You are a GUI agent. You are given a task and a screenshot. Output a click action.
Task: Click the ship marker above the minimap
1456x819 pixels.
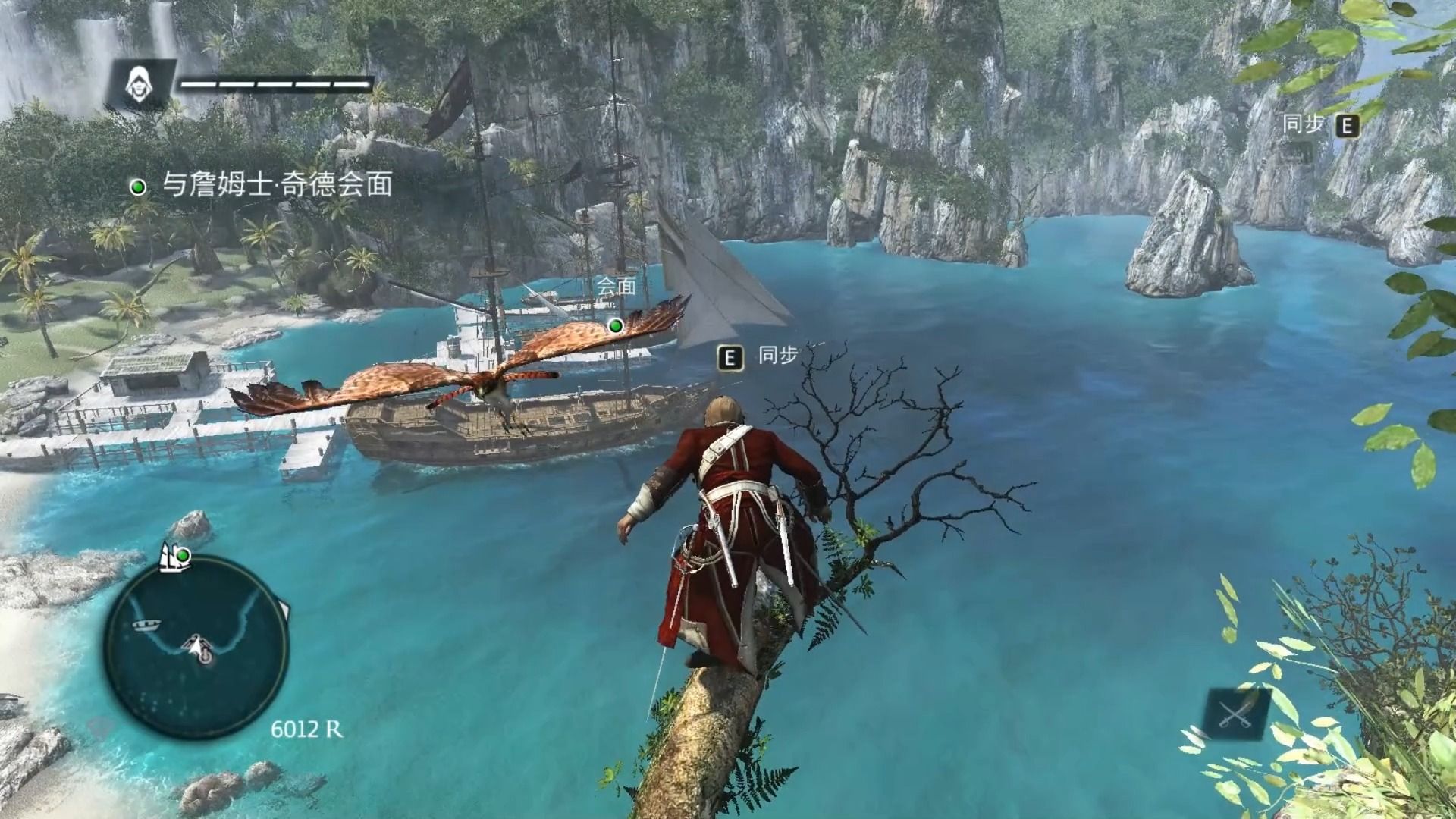(174, 557)
